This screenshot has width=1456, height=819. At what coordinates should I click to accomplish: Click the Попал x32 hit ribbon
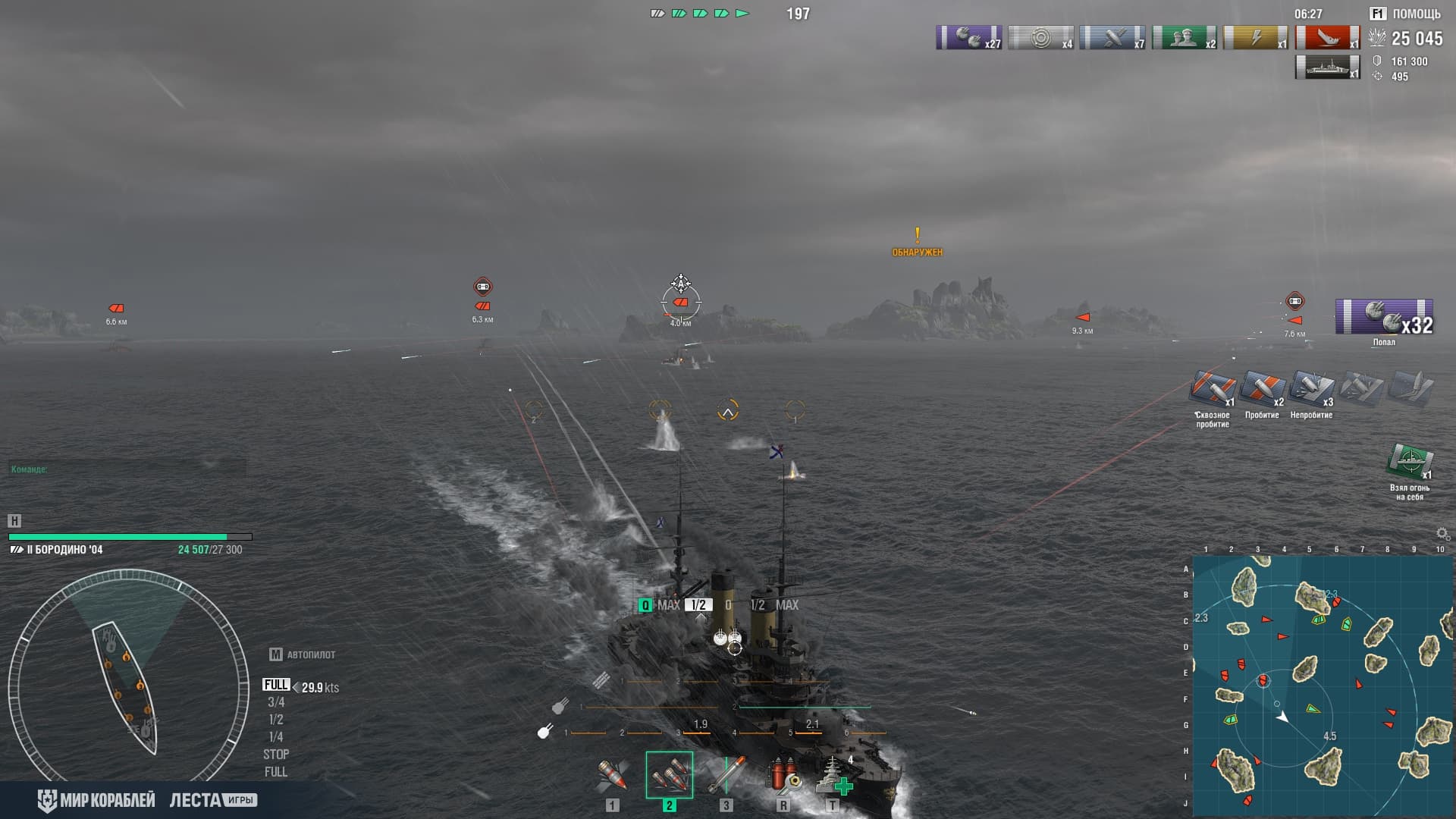tap(1384, 318)
